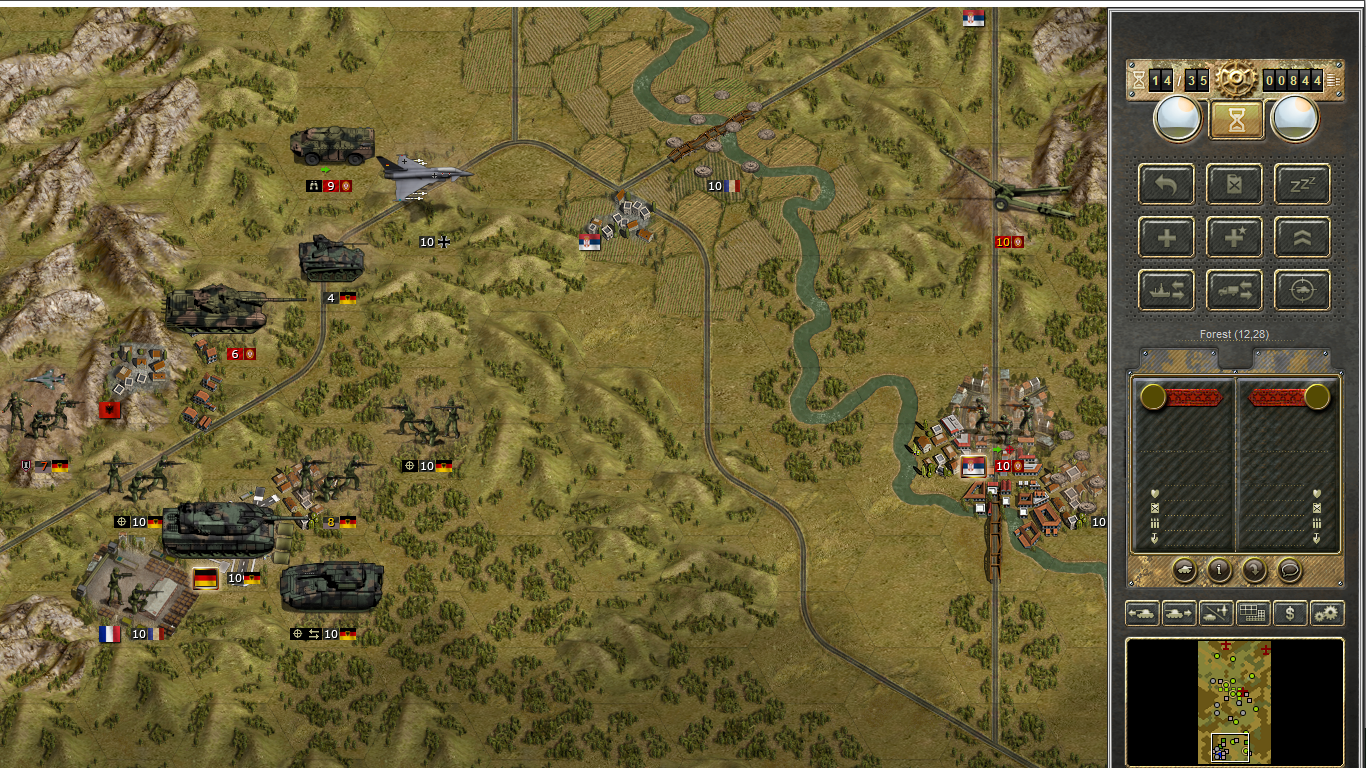Click the round curved arrow button
Image resolution: width=1366 pixels, height=768 pixels.
tap(1254, 570)
